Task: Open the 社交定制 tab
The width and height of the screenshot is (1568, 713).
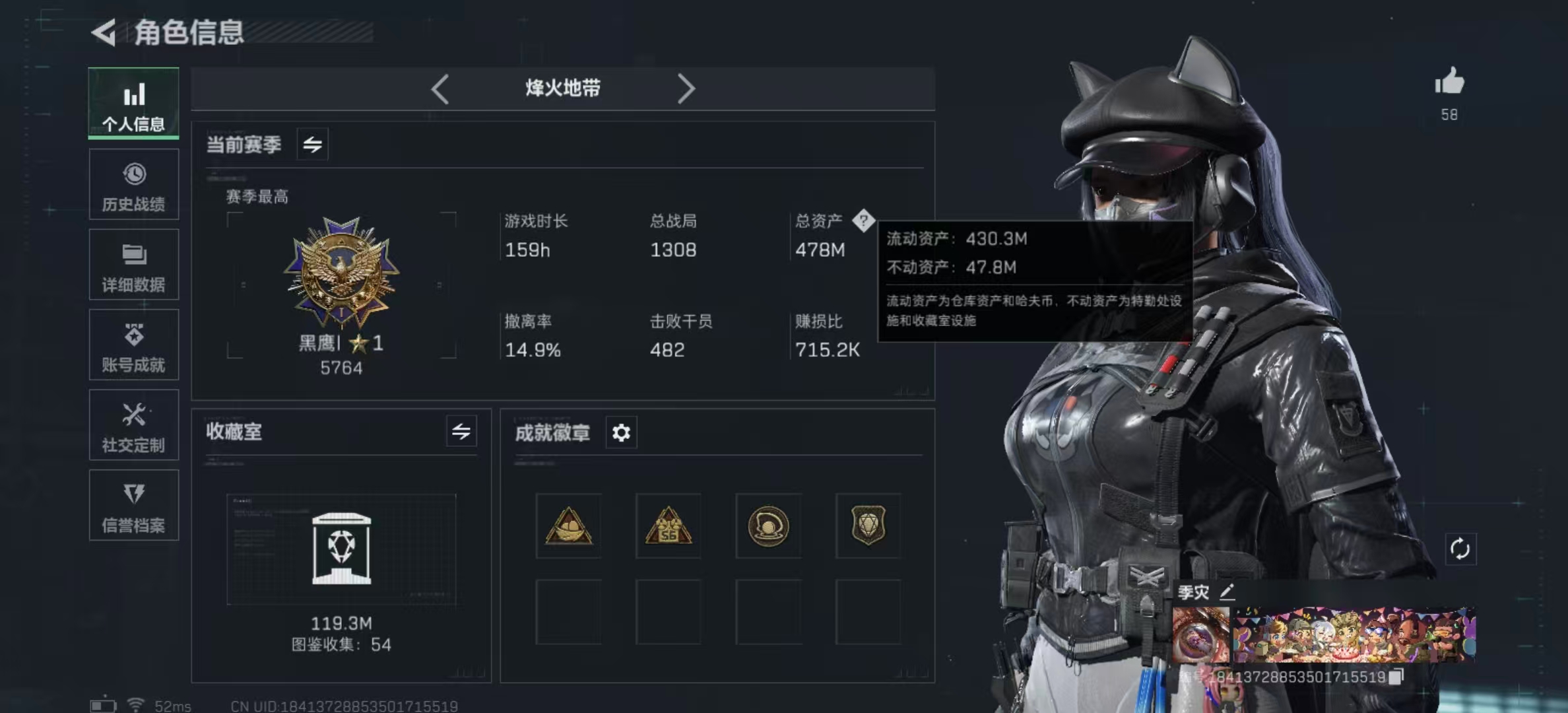Action: 134,425
